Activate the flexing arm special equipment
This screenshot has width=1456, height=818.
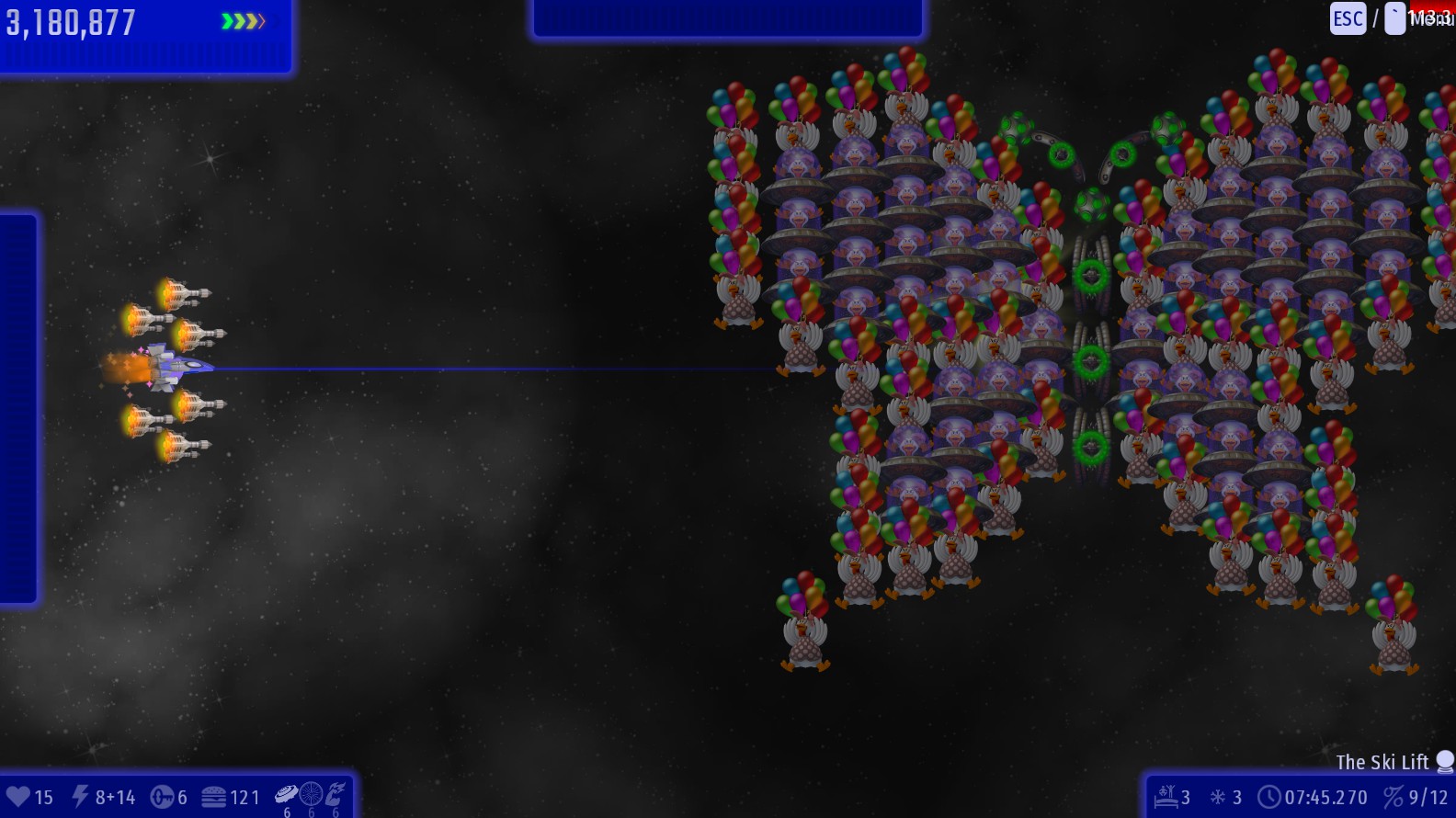click(336, 793)
